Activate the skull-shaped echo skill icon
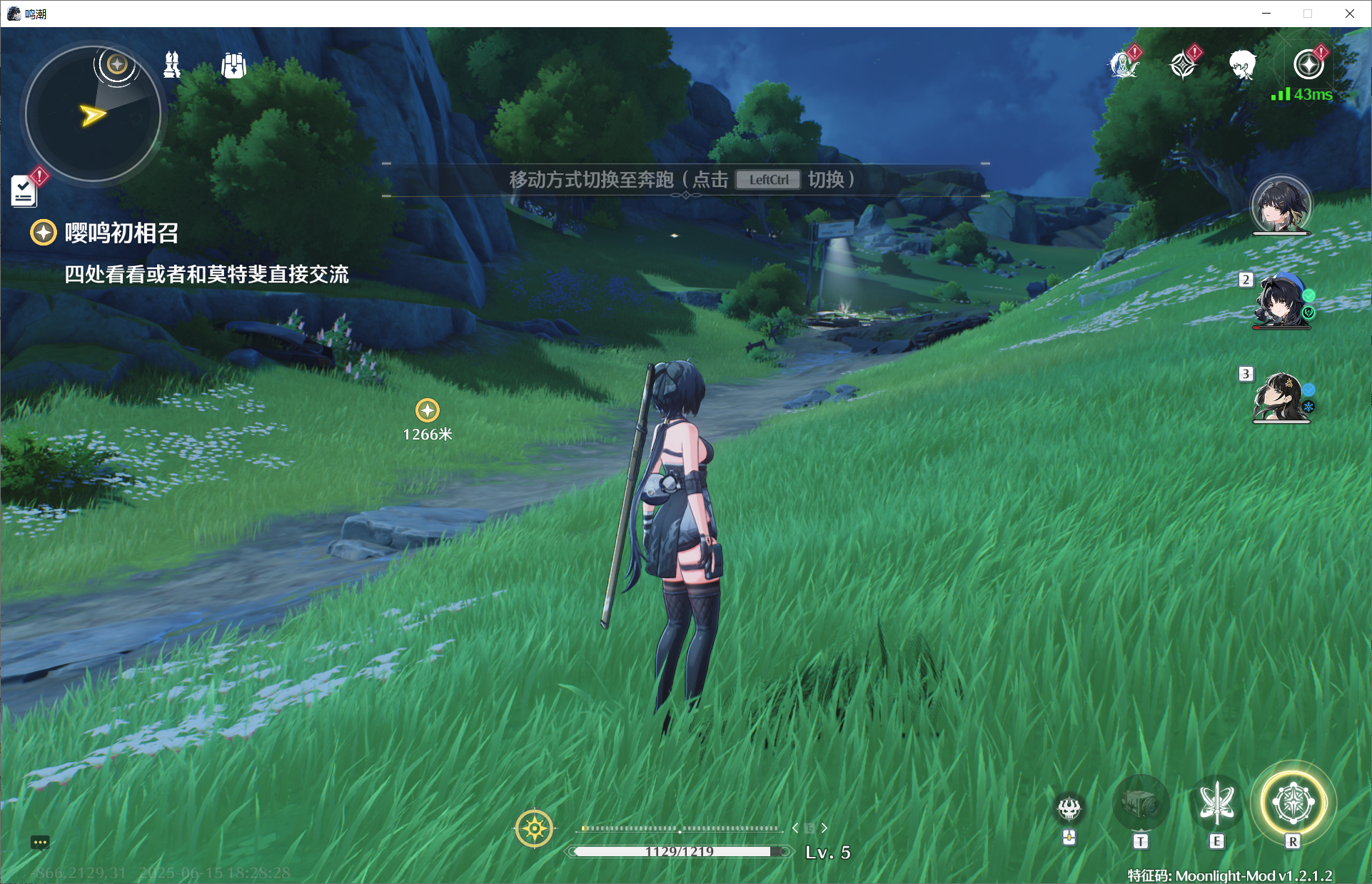 [x=1069, y=809]
